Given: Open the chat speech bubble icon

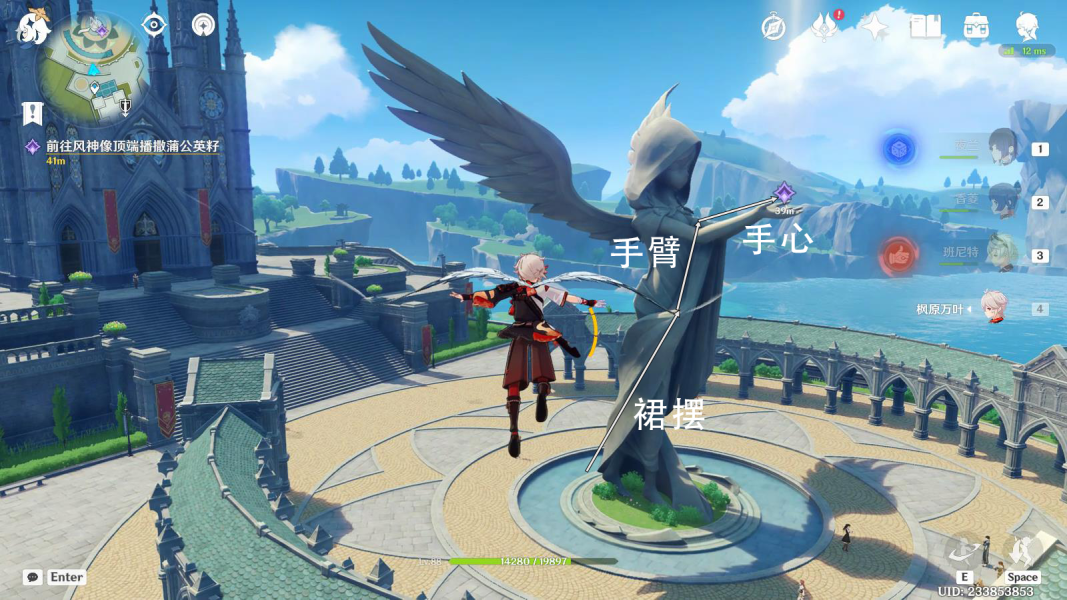Looking at the screenshot, I should click(x=33, y=577).
